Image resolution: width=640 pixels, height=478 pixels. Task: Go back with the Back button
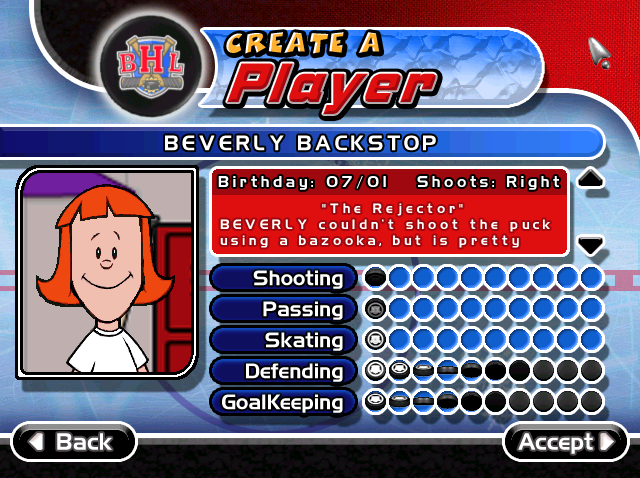74,442
